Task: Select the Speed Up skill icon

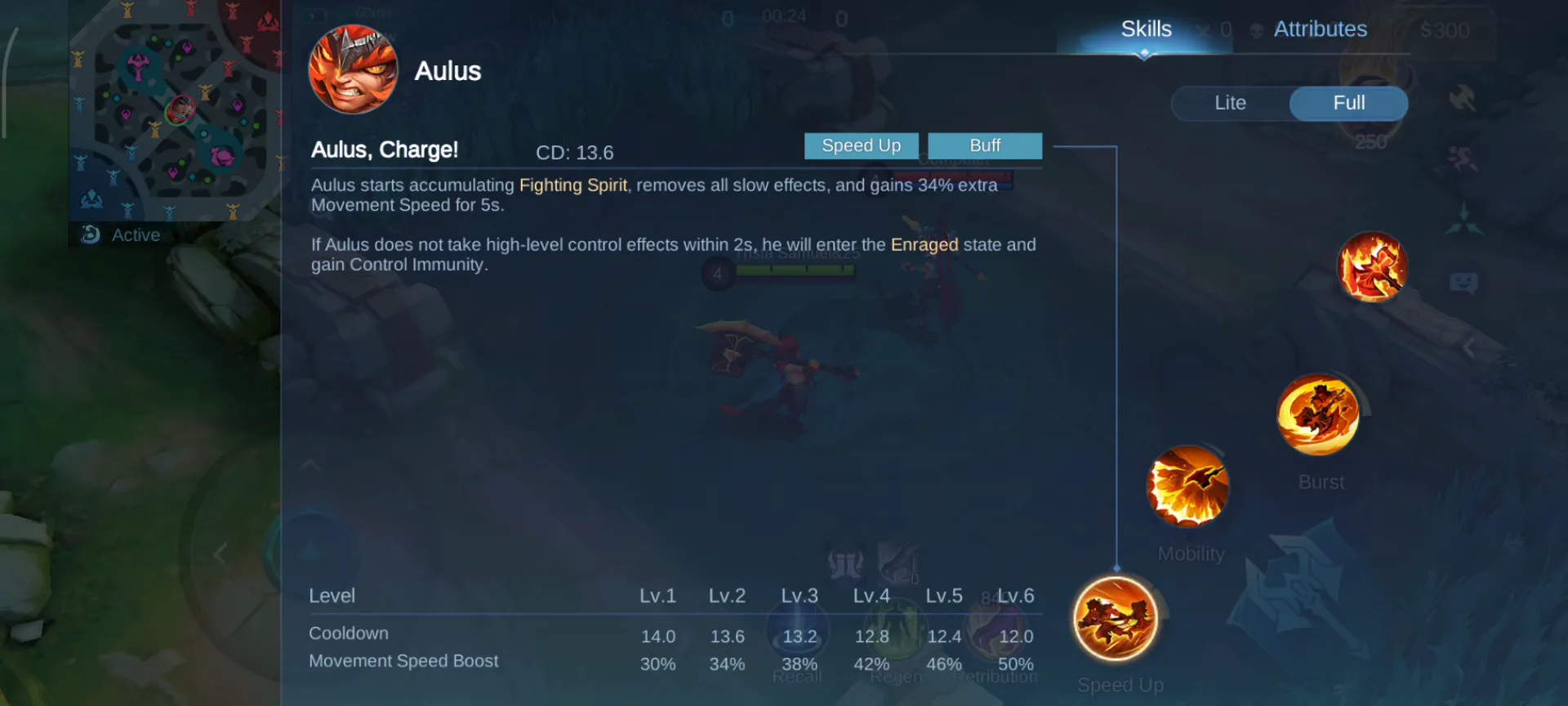Action: click(x=1116, y=619)
